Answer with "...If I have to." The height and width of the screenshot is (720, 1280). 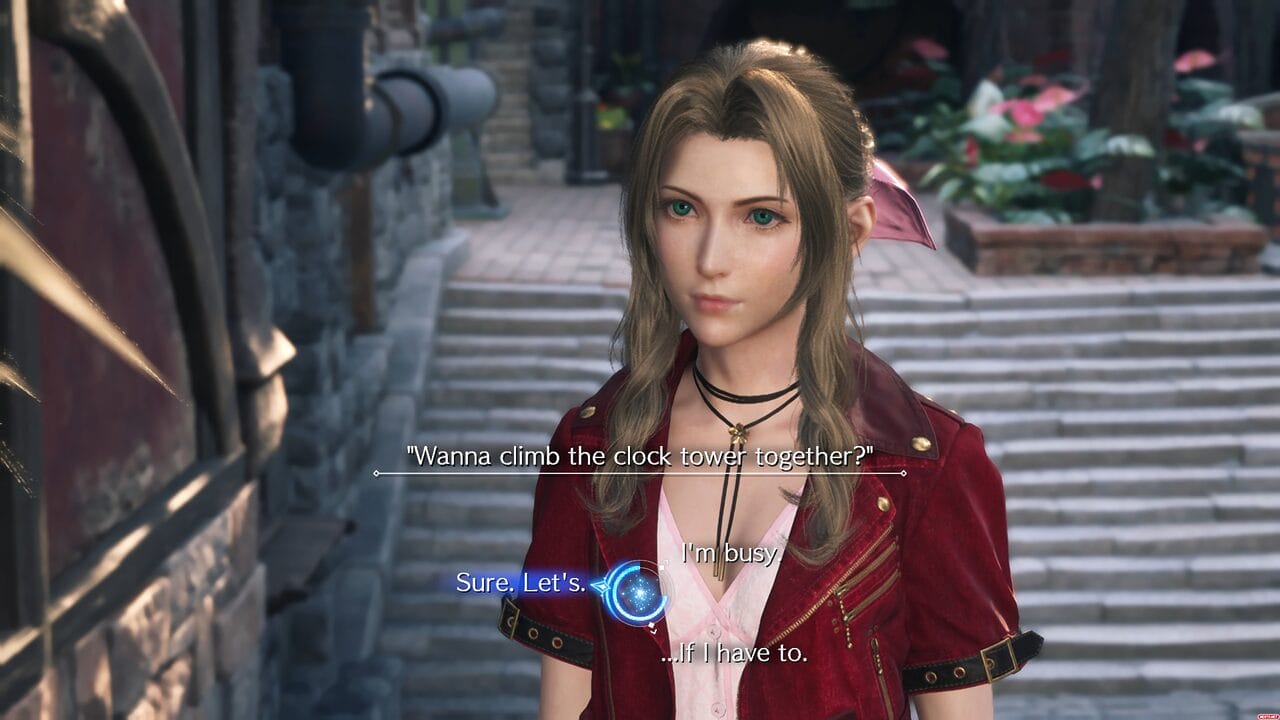734,654
